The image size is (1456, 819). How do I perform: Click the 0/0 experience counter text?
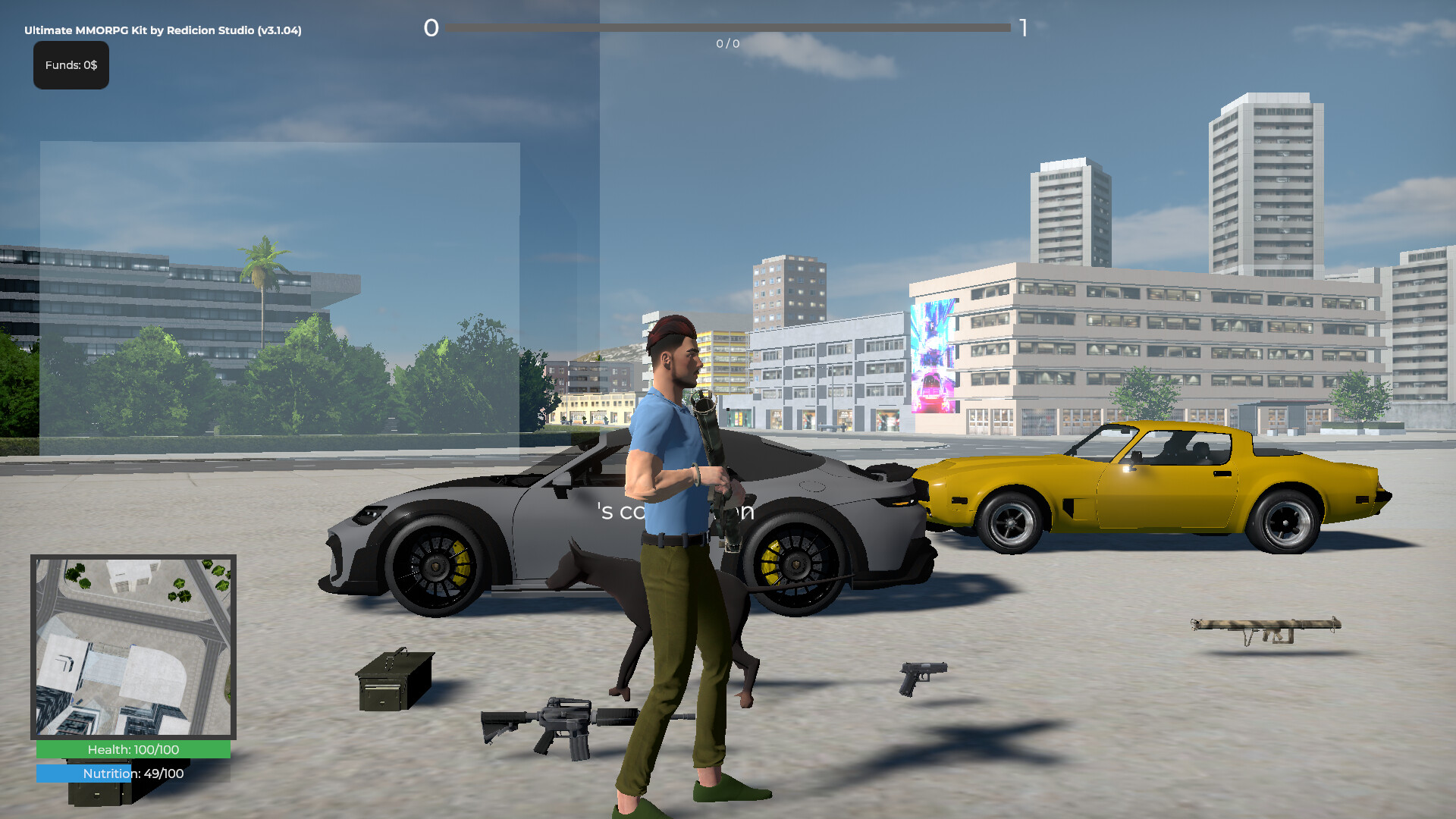(726, 44)
